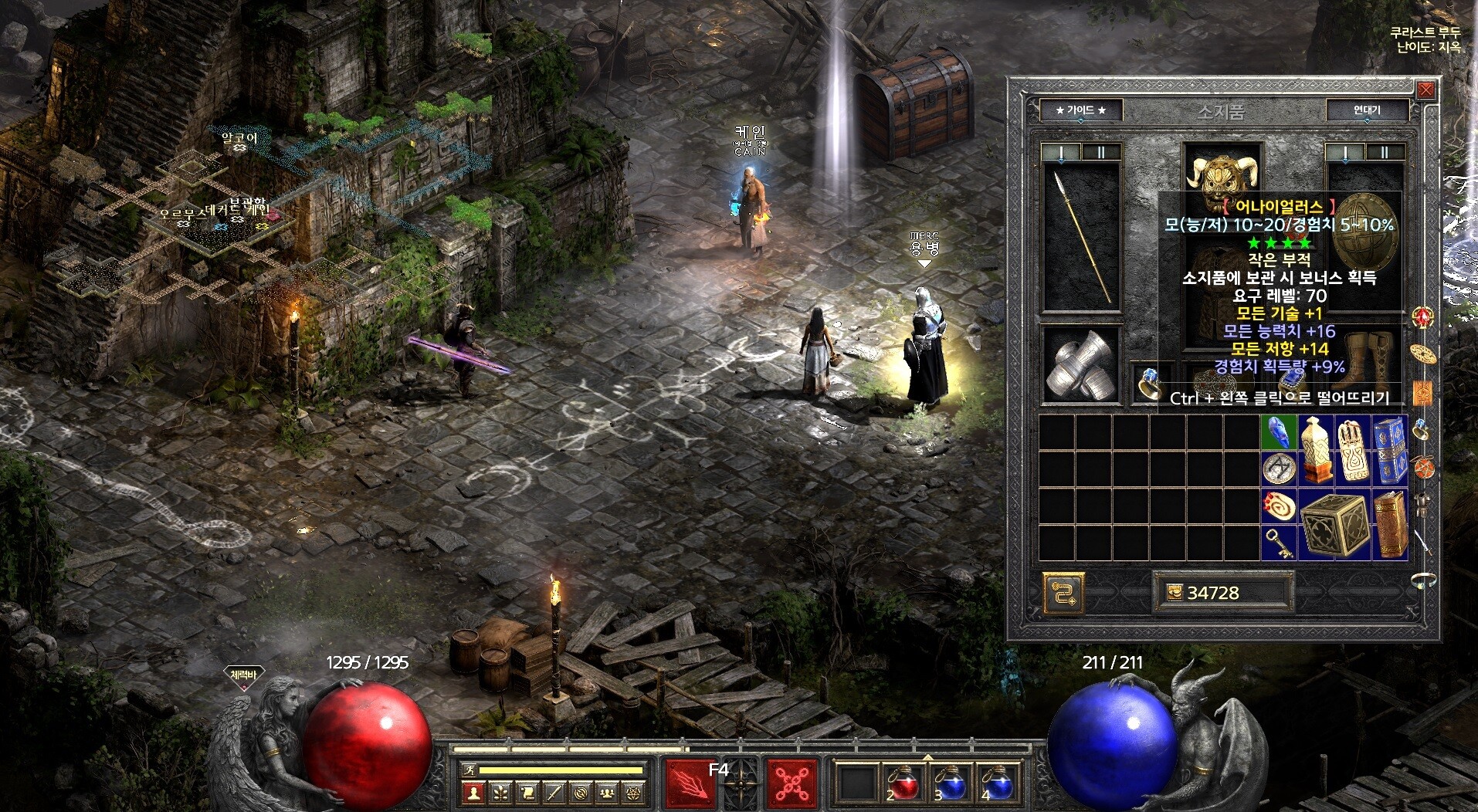
Task: Select the equipped silver gauntlets slot
Action: pyautogui.click(x=1081, y=365)
